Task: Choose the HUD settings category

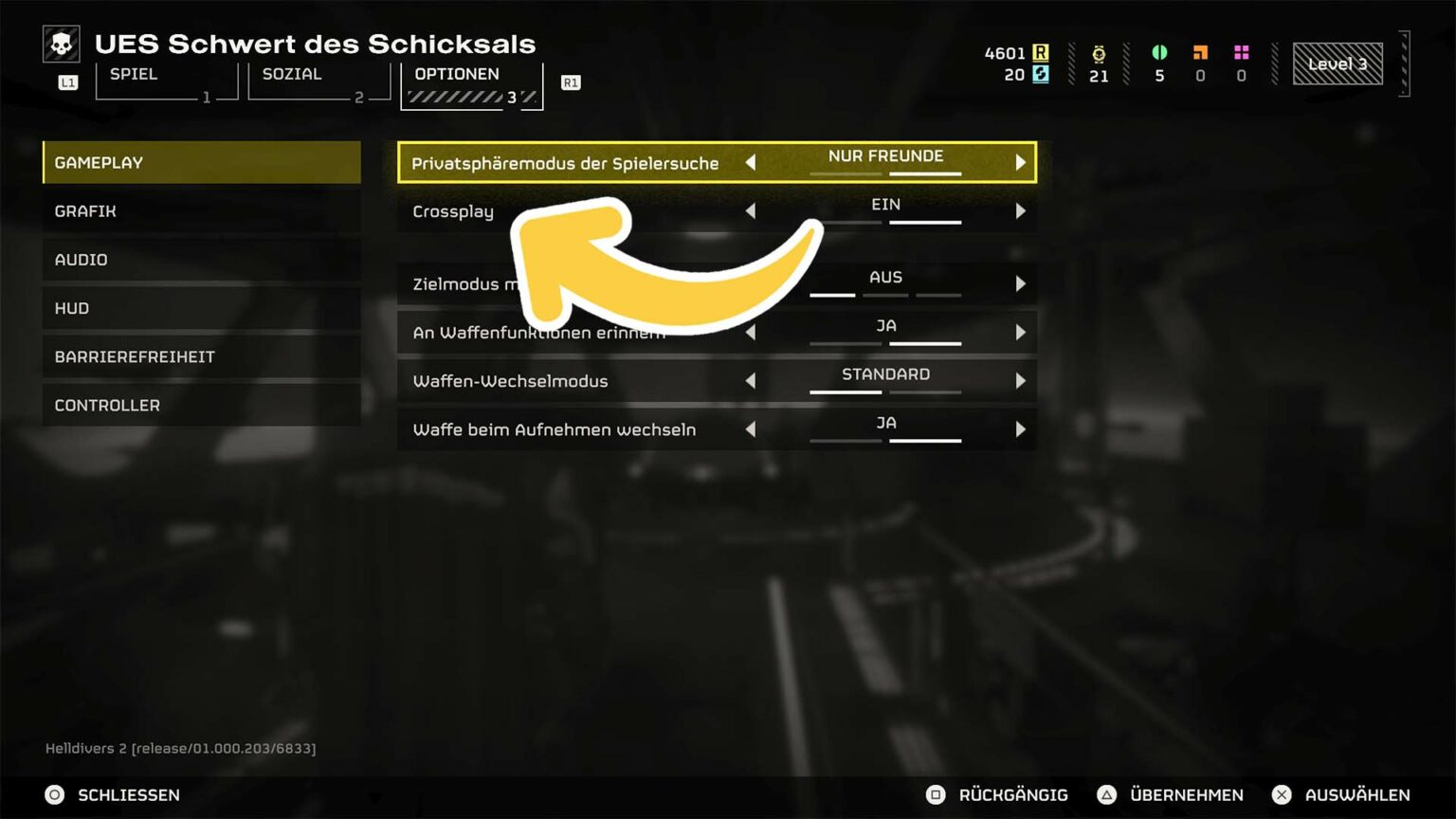Action: pos(202,308)
